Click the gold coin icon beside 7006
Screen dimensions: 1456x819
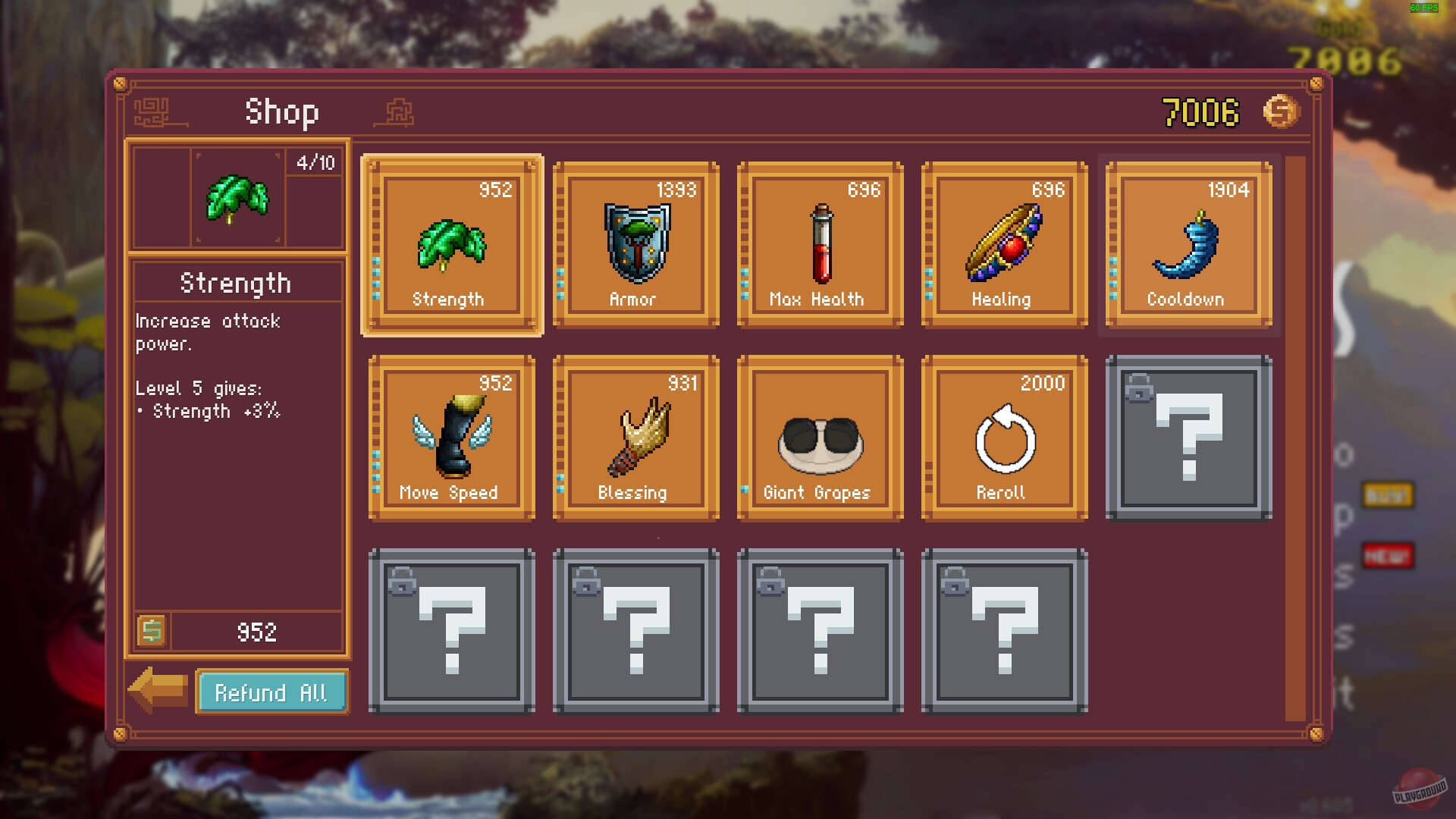click(x=1280, y=111)
